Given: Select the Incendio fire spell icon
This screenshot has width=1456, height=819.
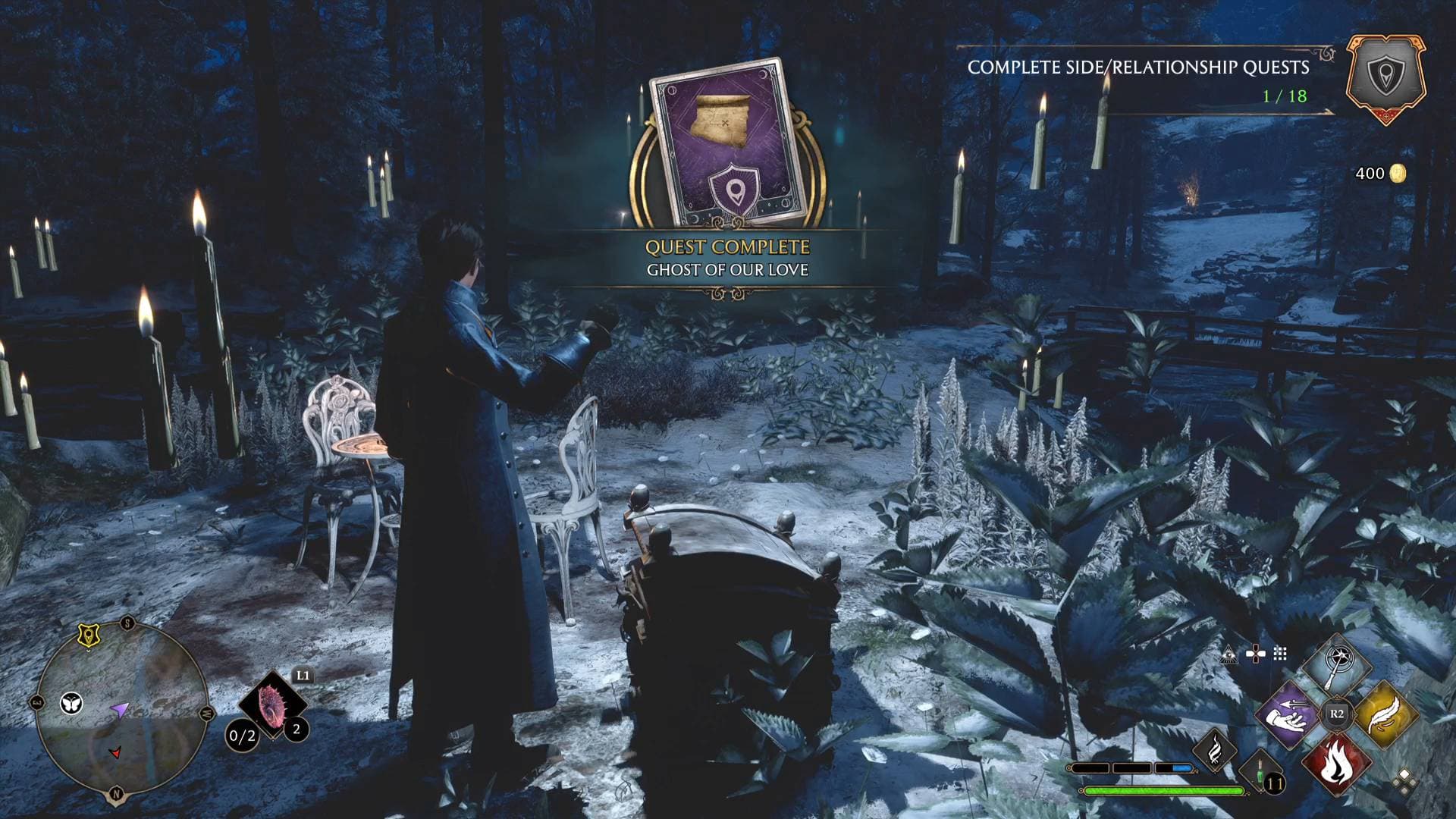Looking at the screenshot, I should (1338, 761).
